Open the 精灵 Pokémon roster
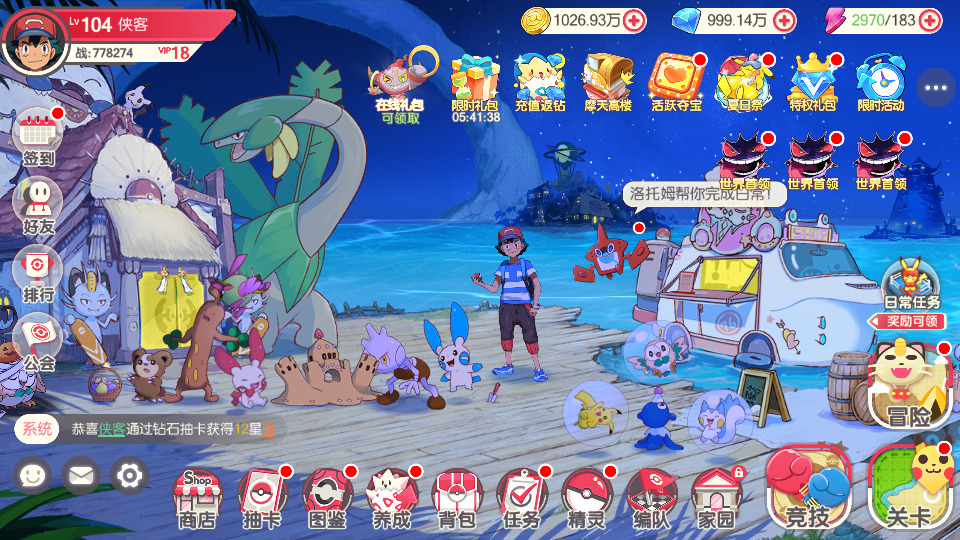 click(587, 495)
